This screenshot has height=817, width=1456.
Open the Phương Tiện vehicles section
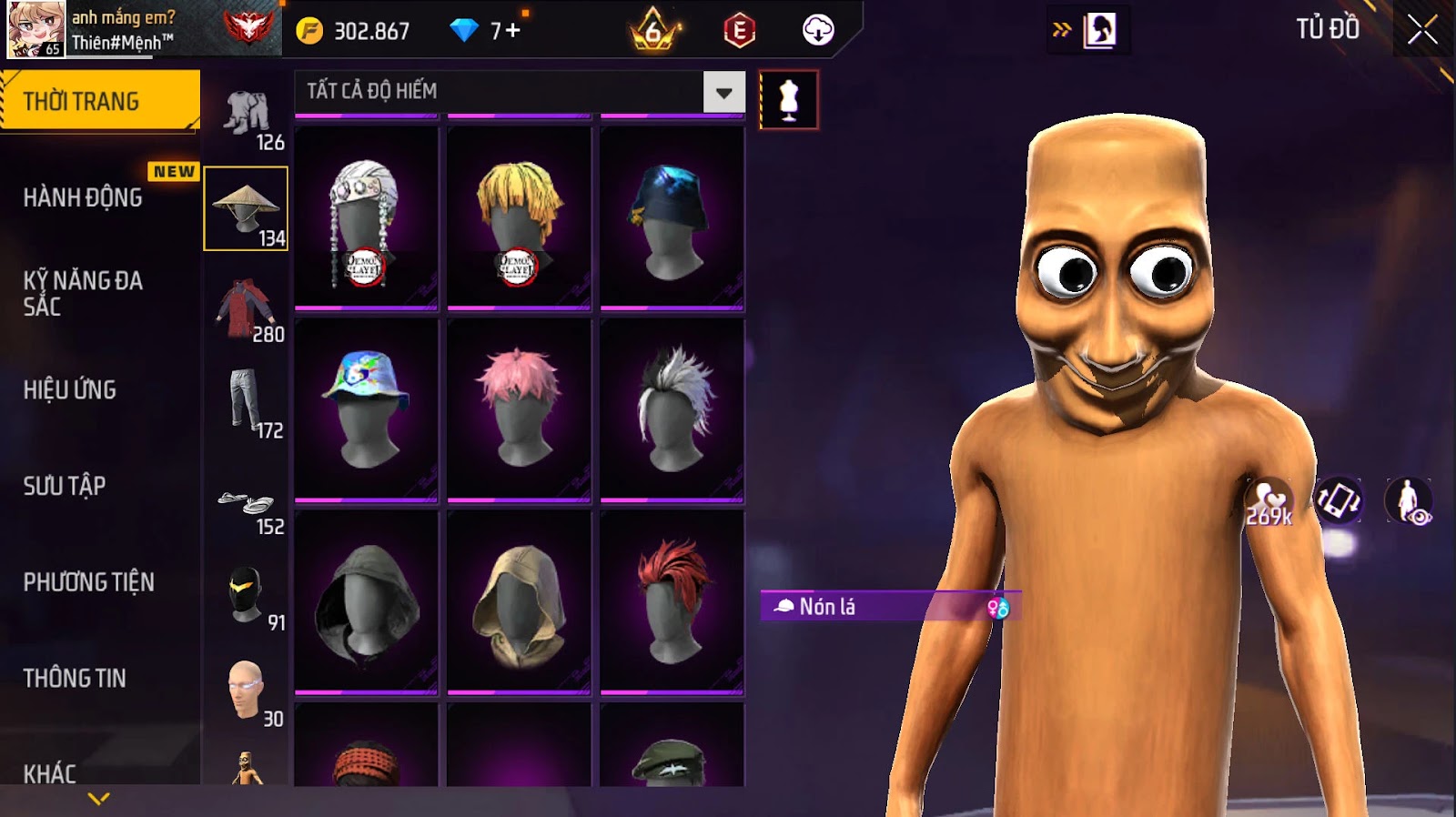[89, 582]
